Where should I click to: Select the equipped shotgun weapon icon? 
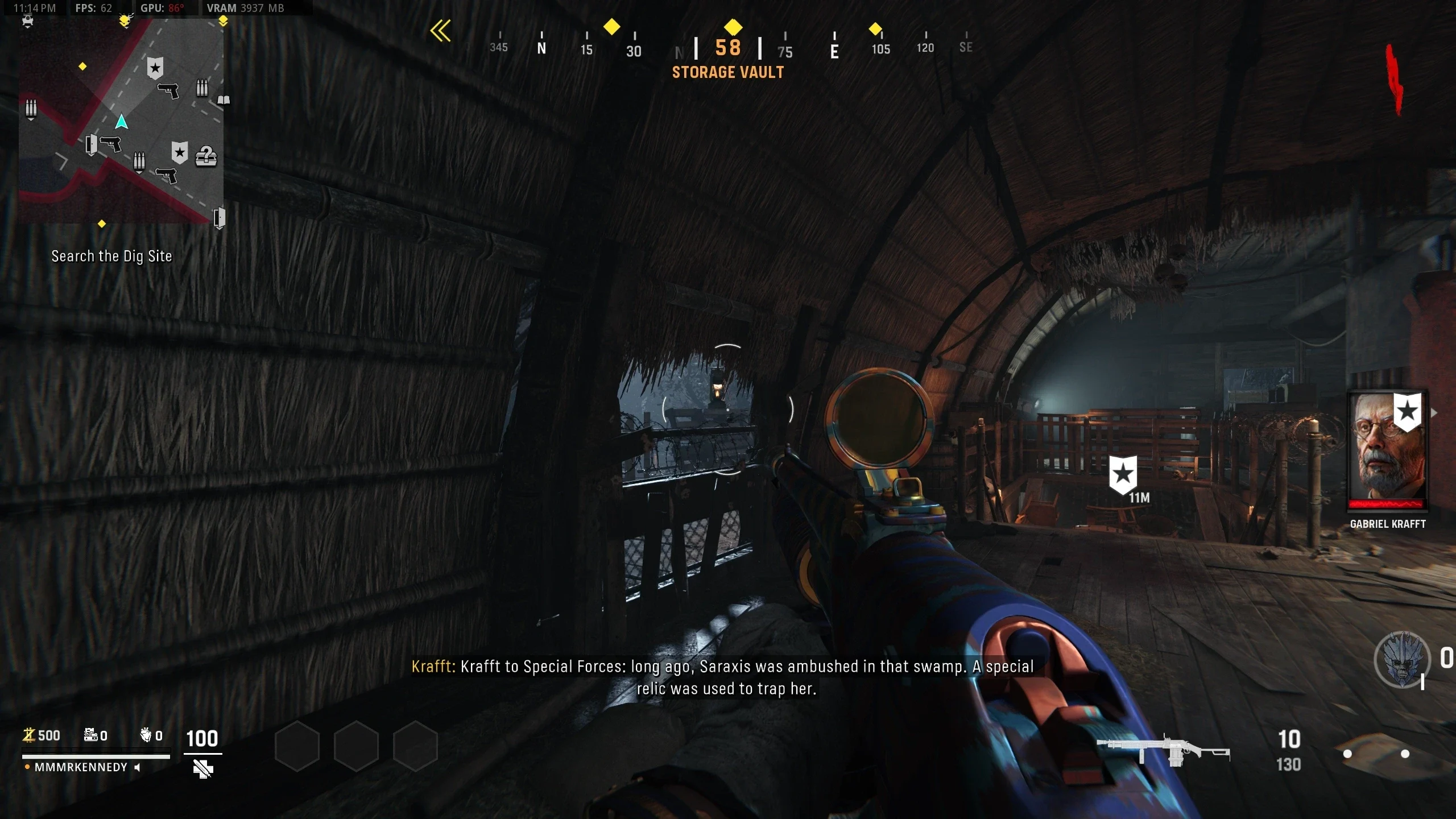click(x=1163, y=751)
